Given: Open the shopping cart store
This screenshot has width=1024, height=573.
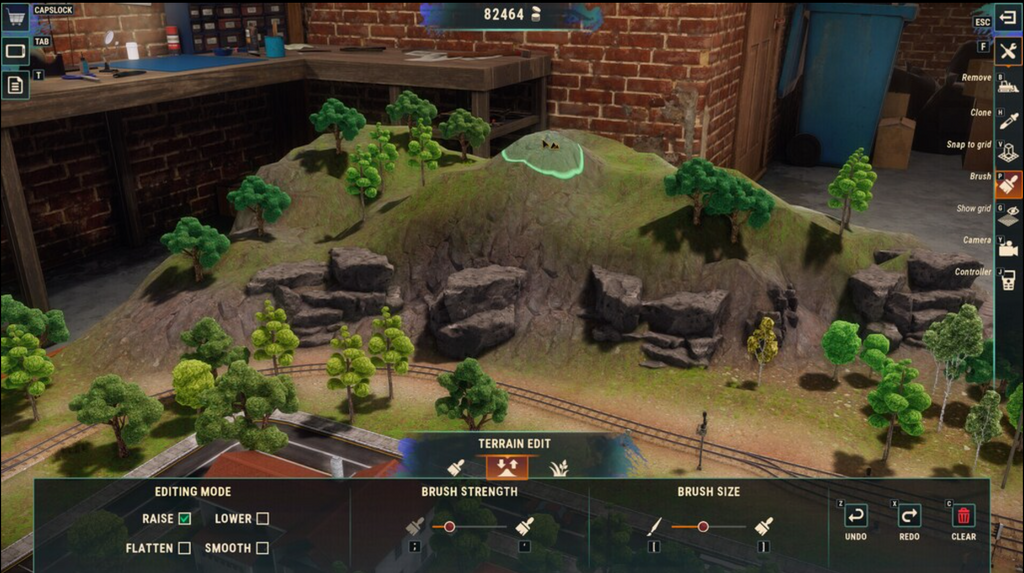Looking at the screenshot, I should coord(15,19).
